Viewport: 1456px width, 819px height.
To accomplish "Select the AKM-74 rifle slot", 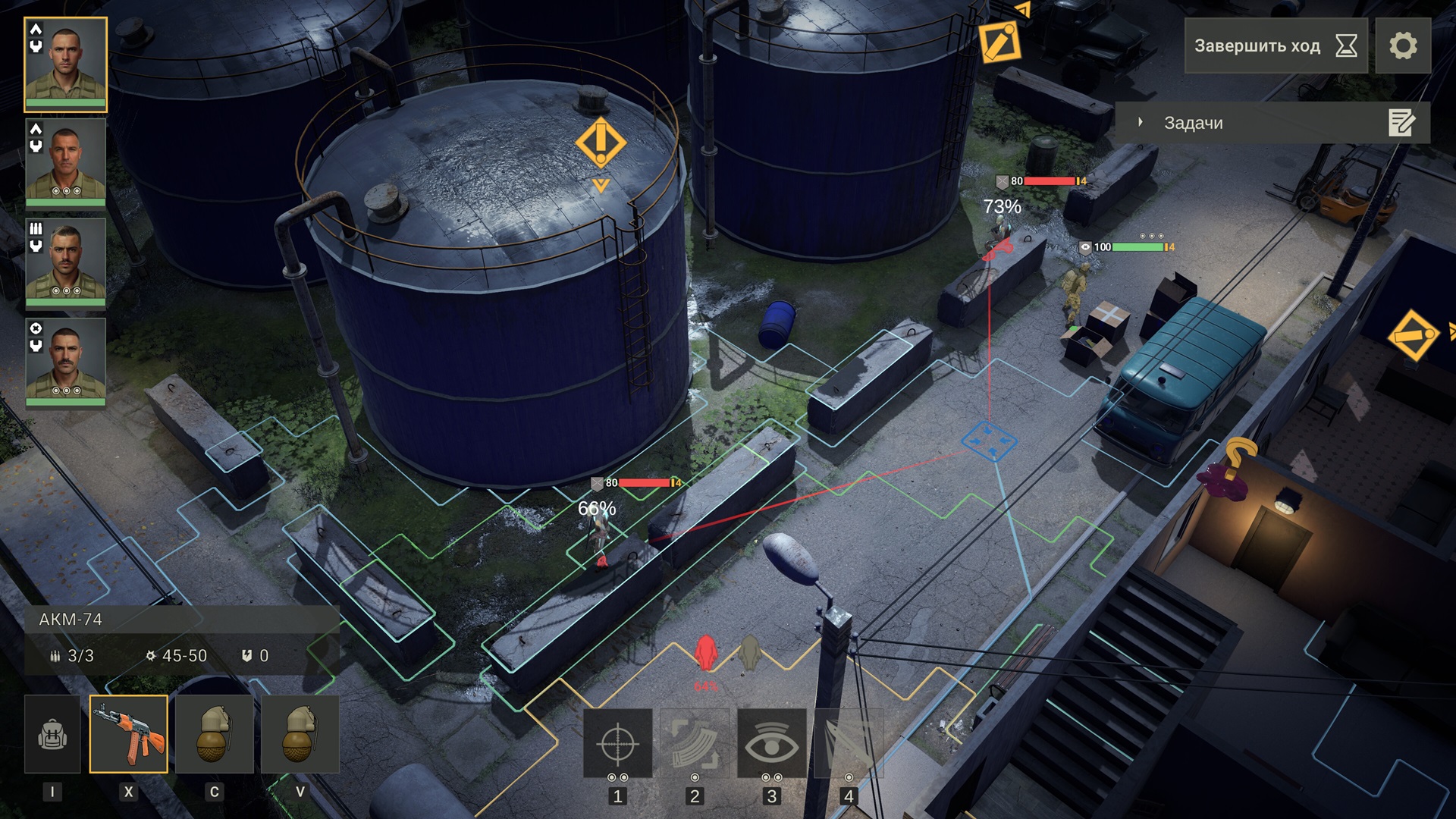I will (x=129, y=734).
